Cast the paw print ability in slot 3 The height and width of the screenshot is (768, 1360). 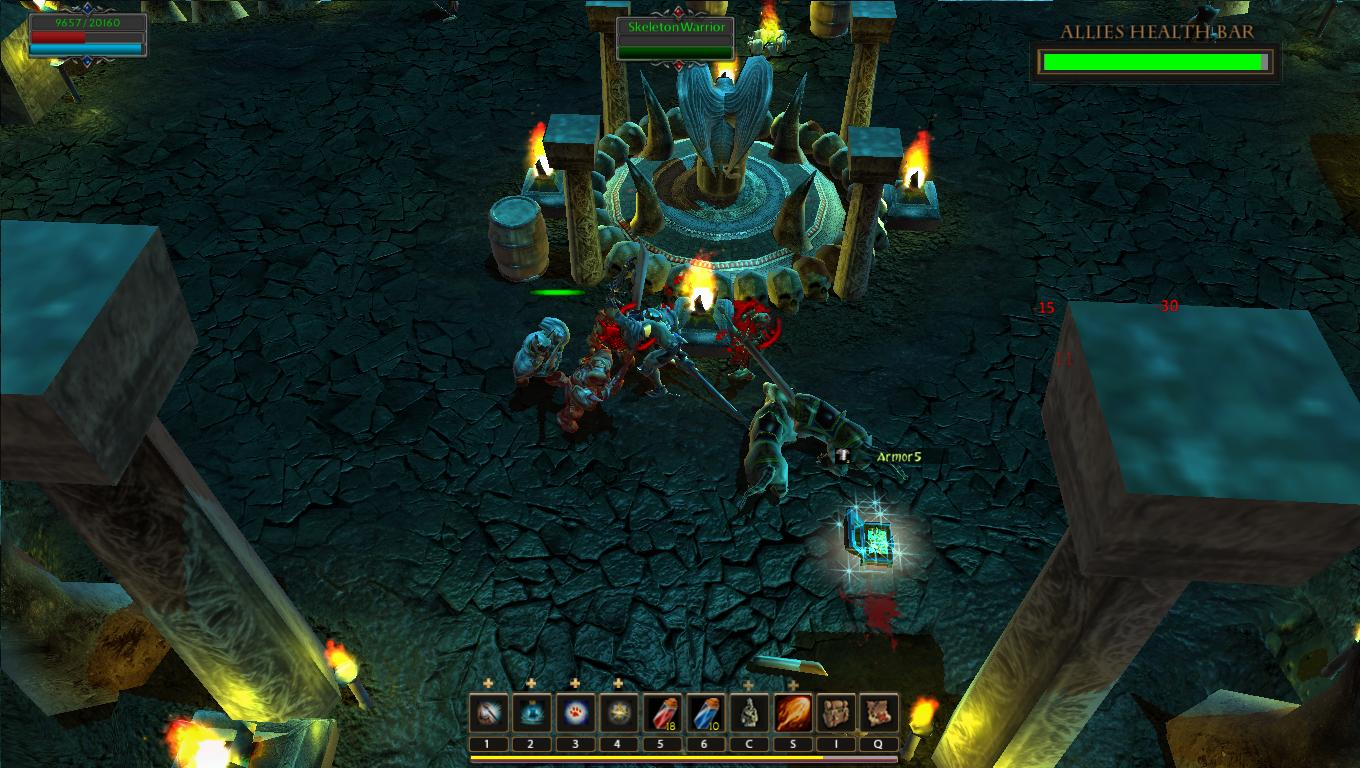pos(576,711)
